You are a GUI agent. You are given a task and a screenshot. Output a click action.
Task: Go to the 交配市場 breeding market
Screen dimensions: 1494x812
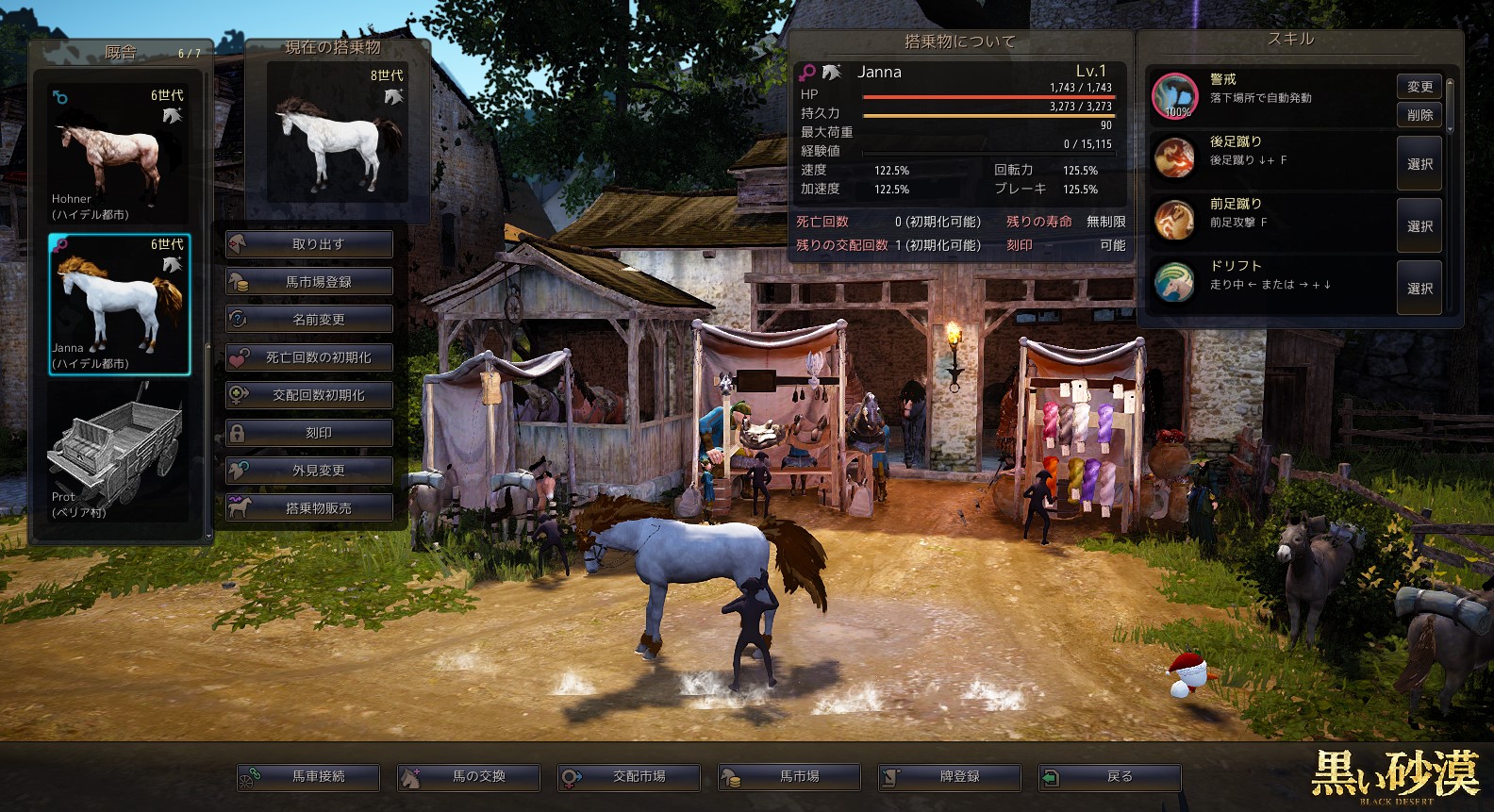click(629, 777)
